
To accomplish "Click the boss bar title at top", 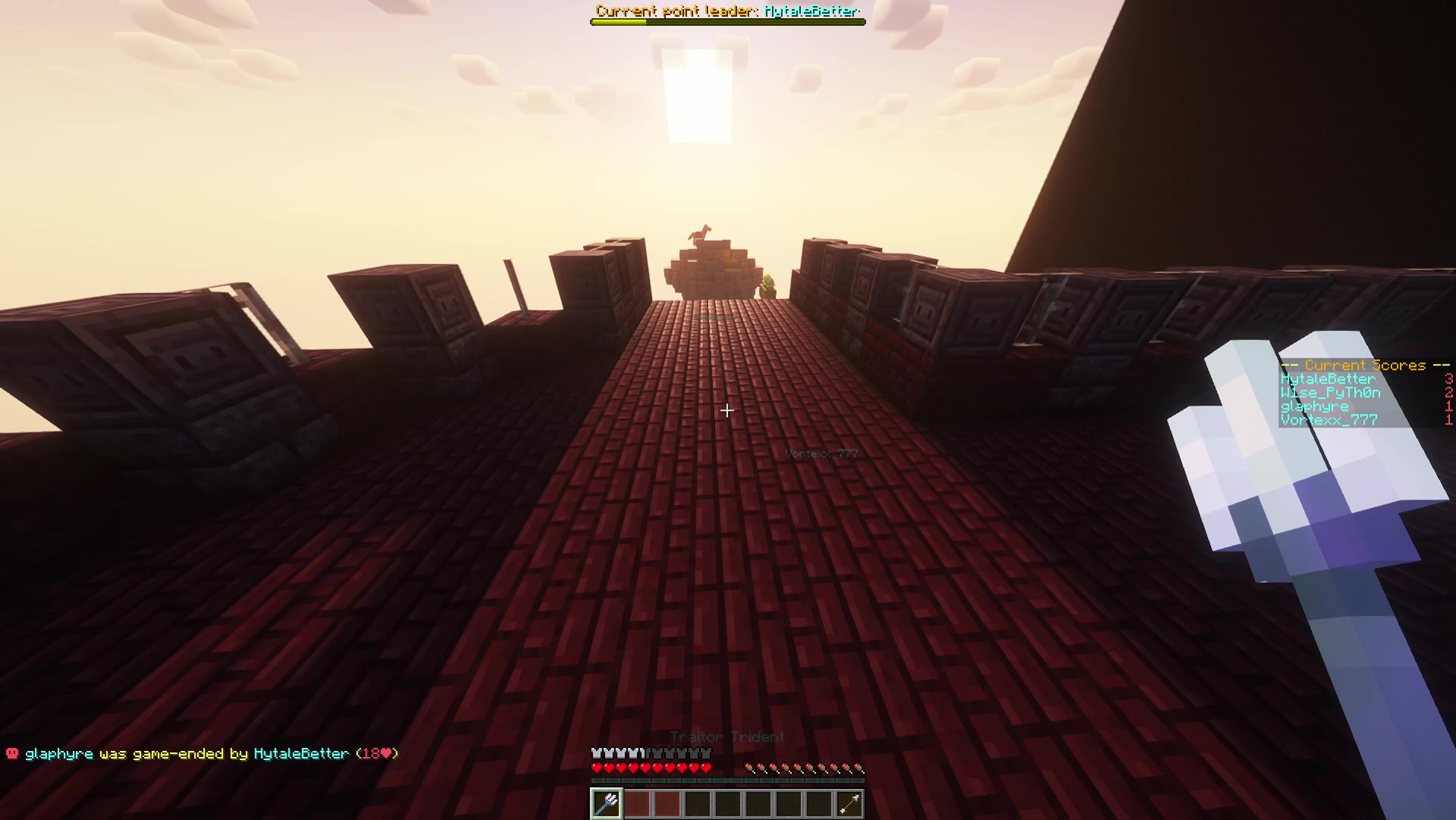I will 726,11.
